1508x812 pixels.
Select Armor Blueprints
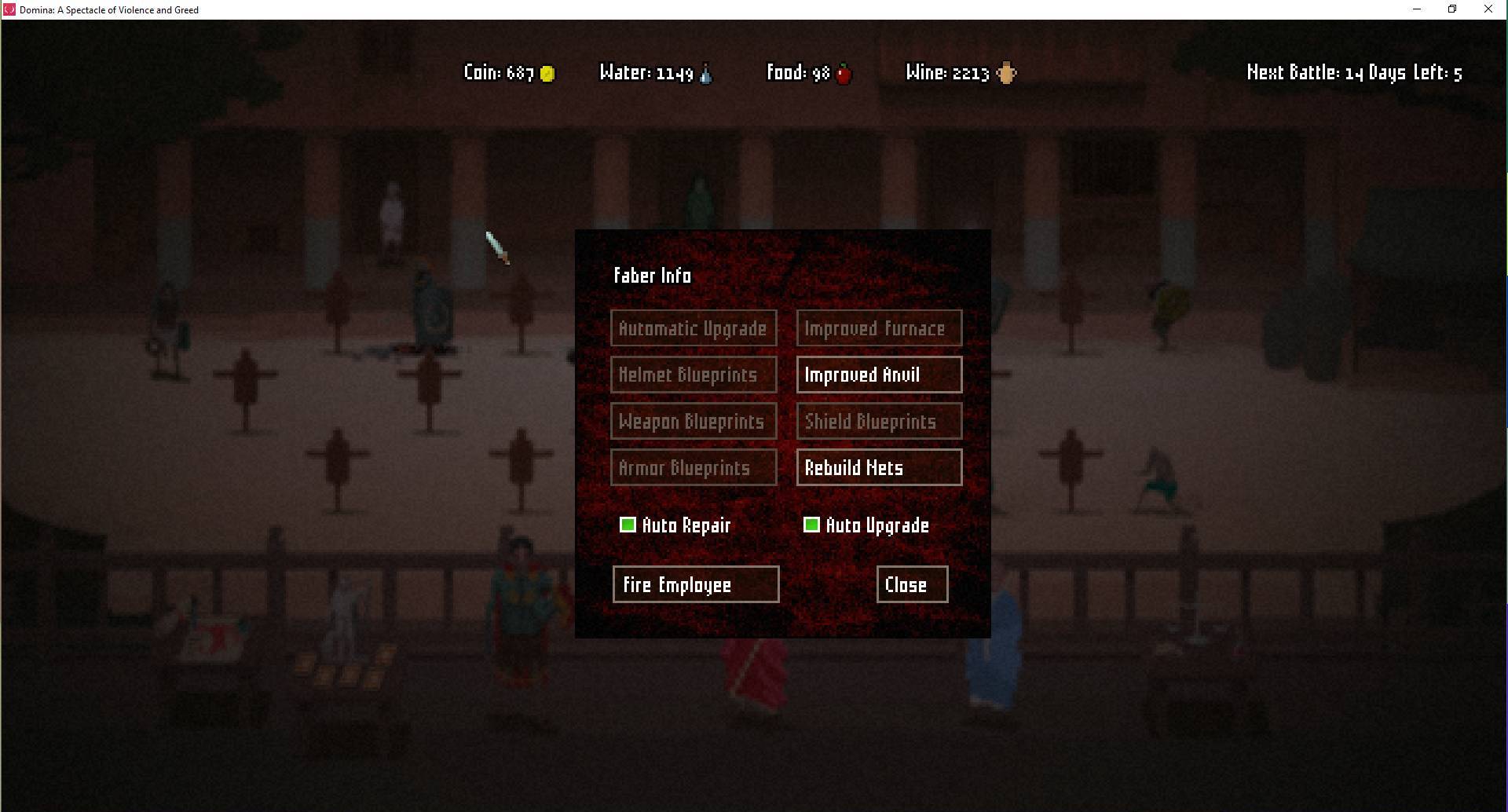click(x=694, y=467)
